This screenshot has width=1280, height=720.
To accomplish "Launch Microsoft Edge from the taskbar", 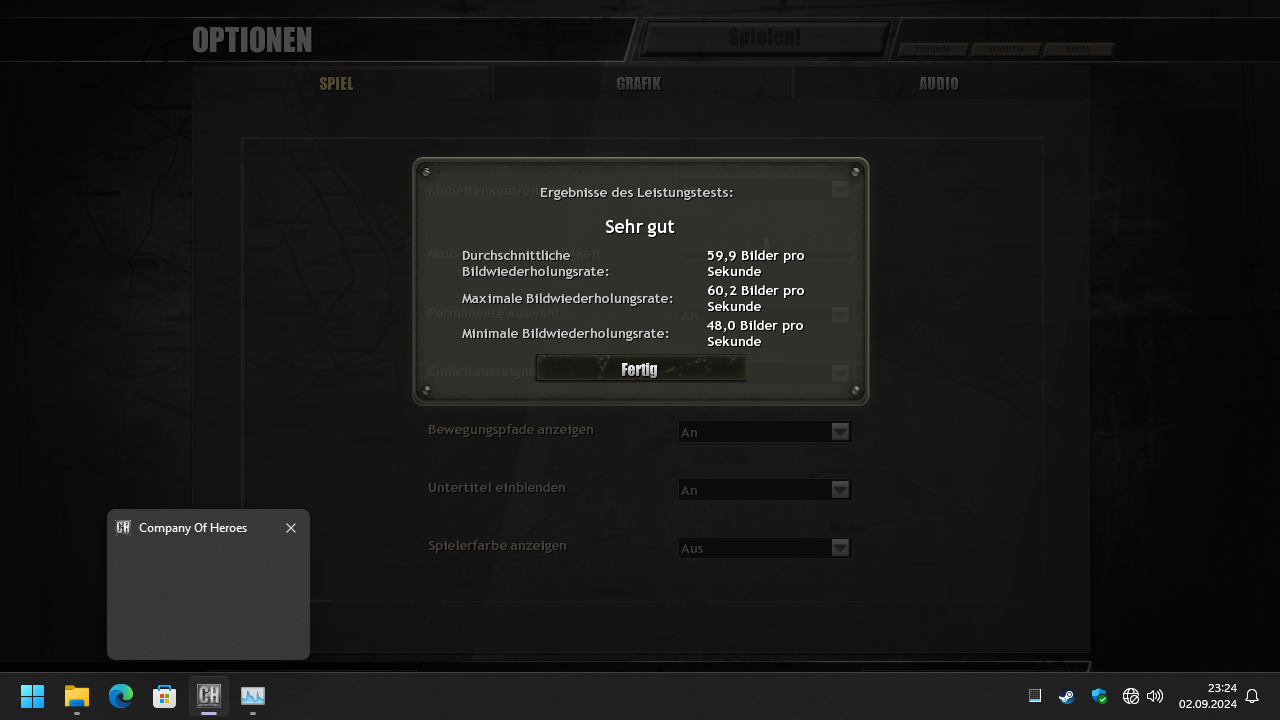I will [120, 696].
